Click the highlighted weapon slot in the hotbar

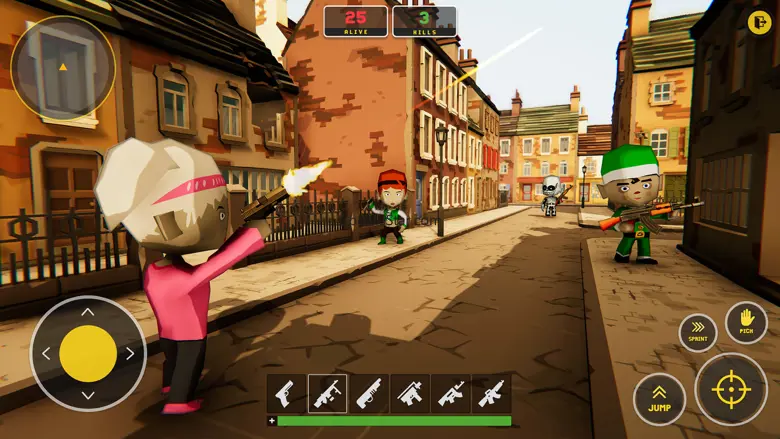click(x=327, y=393)
